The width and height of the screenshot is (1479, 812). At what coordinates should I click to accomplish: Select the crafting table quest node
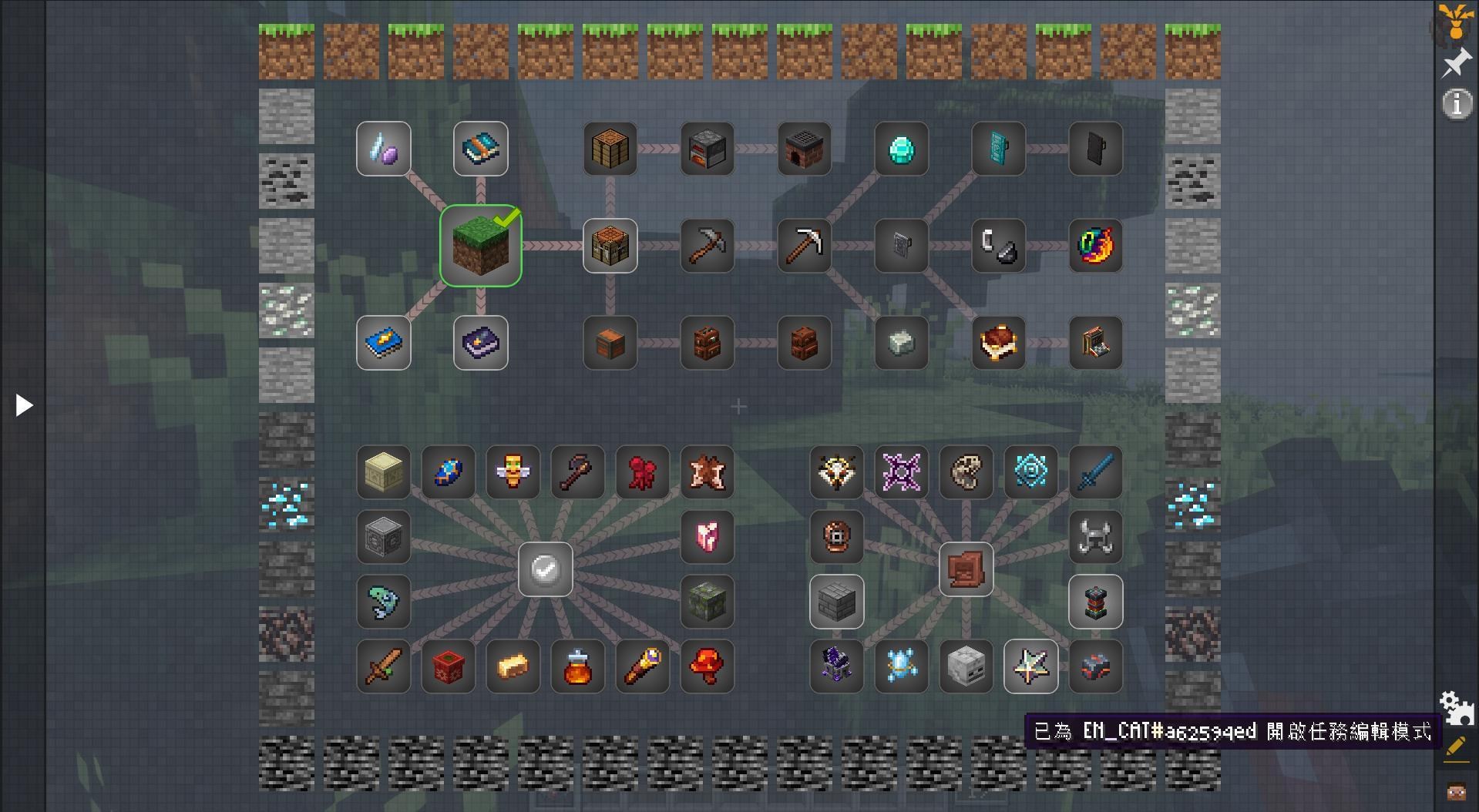pos(610,246)
